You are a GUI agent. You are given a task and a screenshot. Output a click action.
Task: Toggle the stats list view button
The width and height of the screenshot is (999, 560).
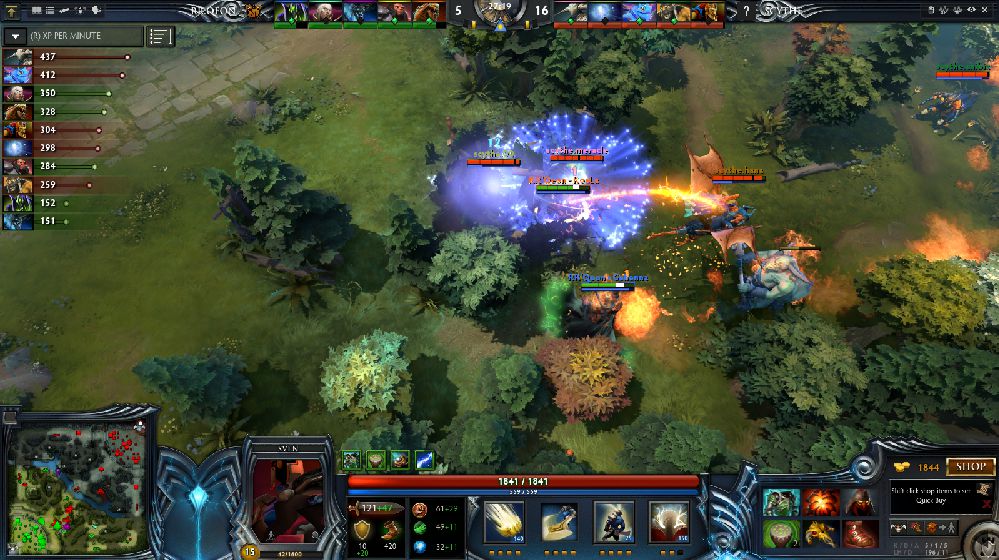[x=160, y=36]
